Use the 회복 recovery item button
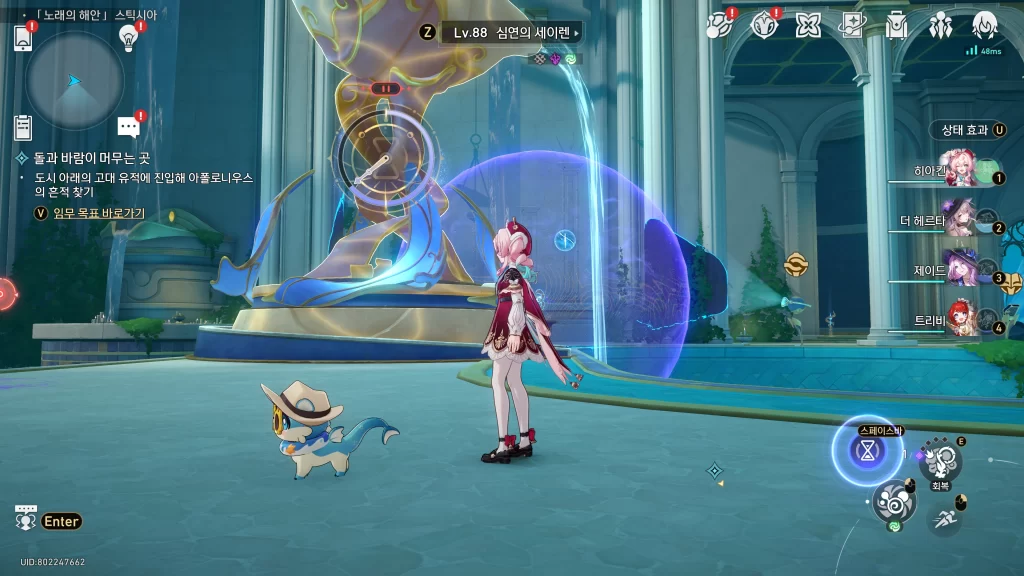Viewport: 1024px width, 576px height. pos(940,461)
